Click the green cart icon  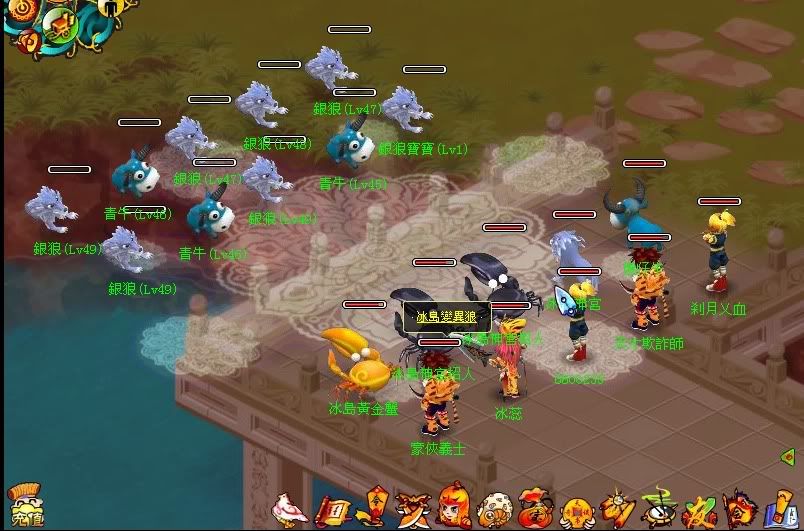click(60, 24)
